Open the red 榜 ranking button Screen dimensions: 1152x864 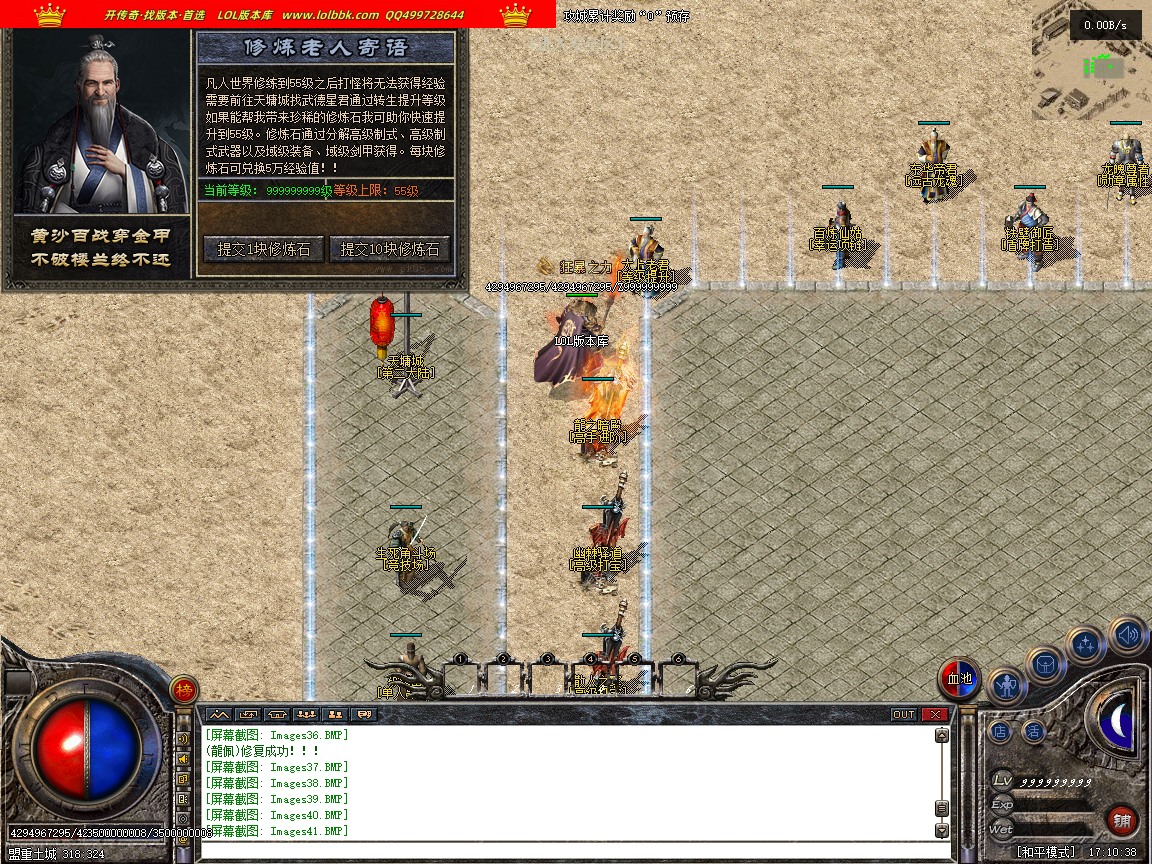[x=183, y=690]
